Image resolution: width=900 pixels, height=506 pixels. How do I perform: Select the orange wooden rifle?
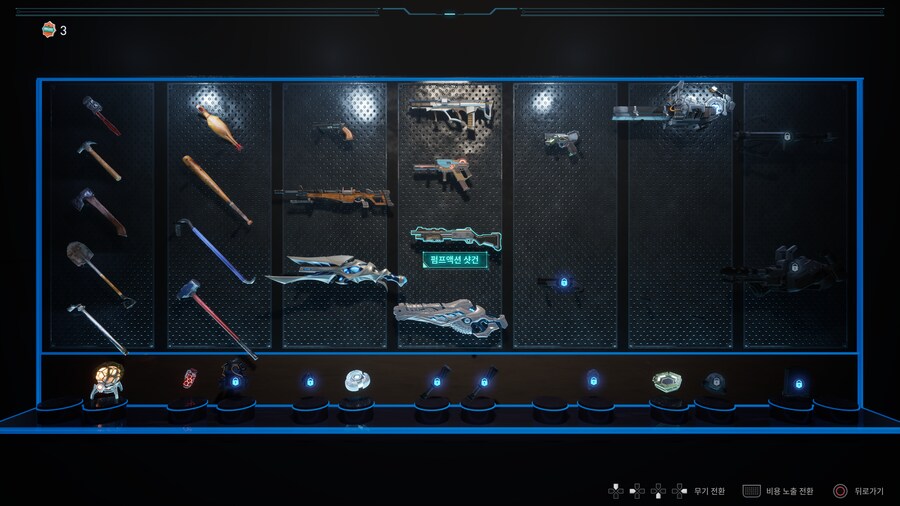click(x=334, y=196)
